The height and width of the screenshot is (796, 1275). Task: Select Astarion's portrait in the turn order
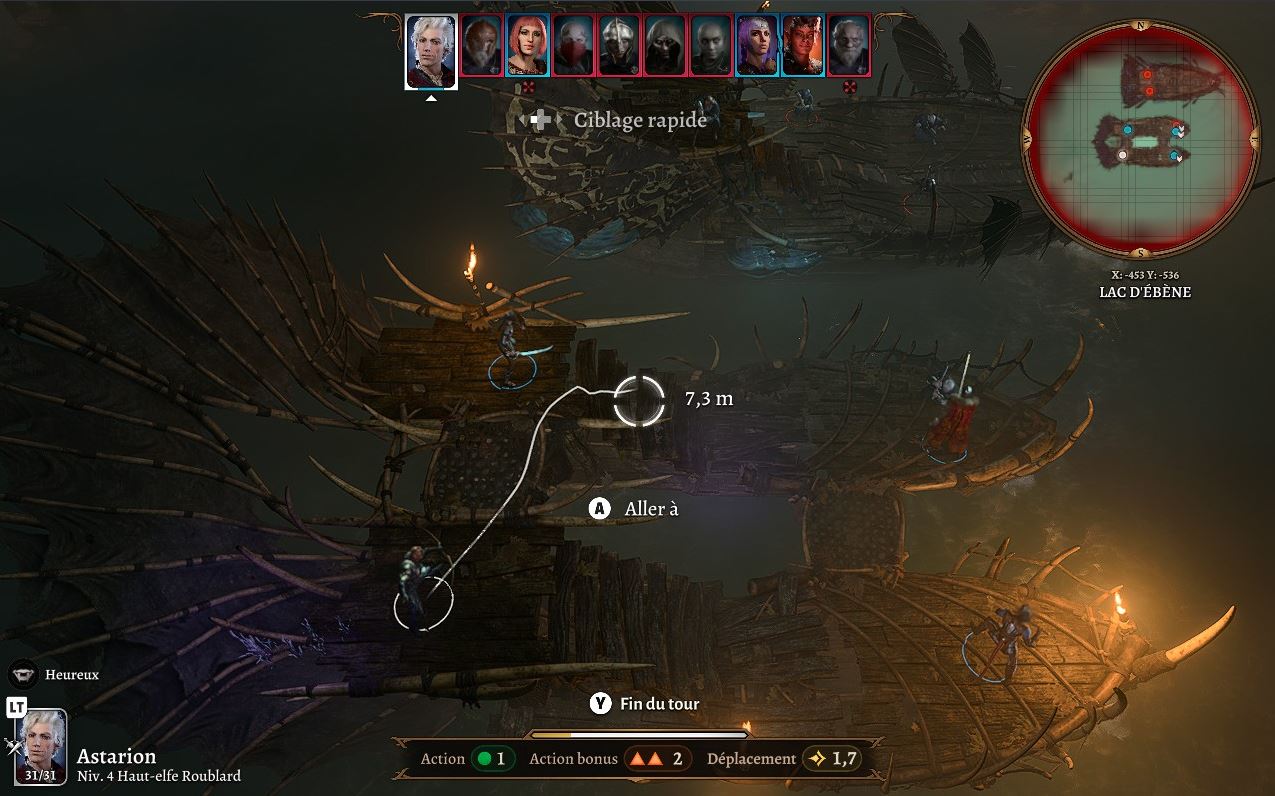[x=431, y=51]
